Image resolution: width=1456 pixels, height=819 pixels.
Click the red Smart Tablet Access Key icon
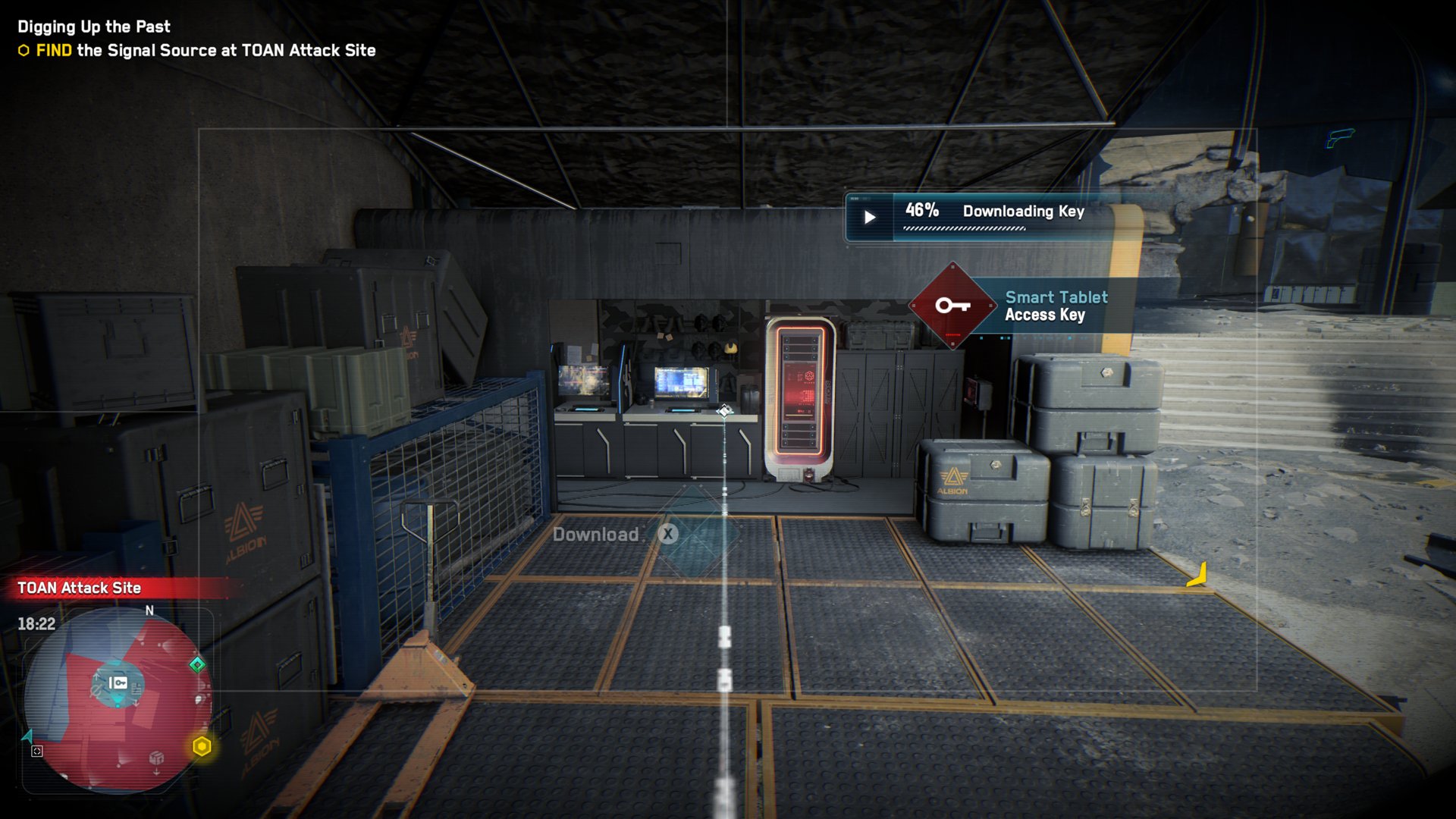click(952, 306)
